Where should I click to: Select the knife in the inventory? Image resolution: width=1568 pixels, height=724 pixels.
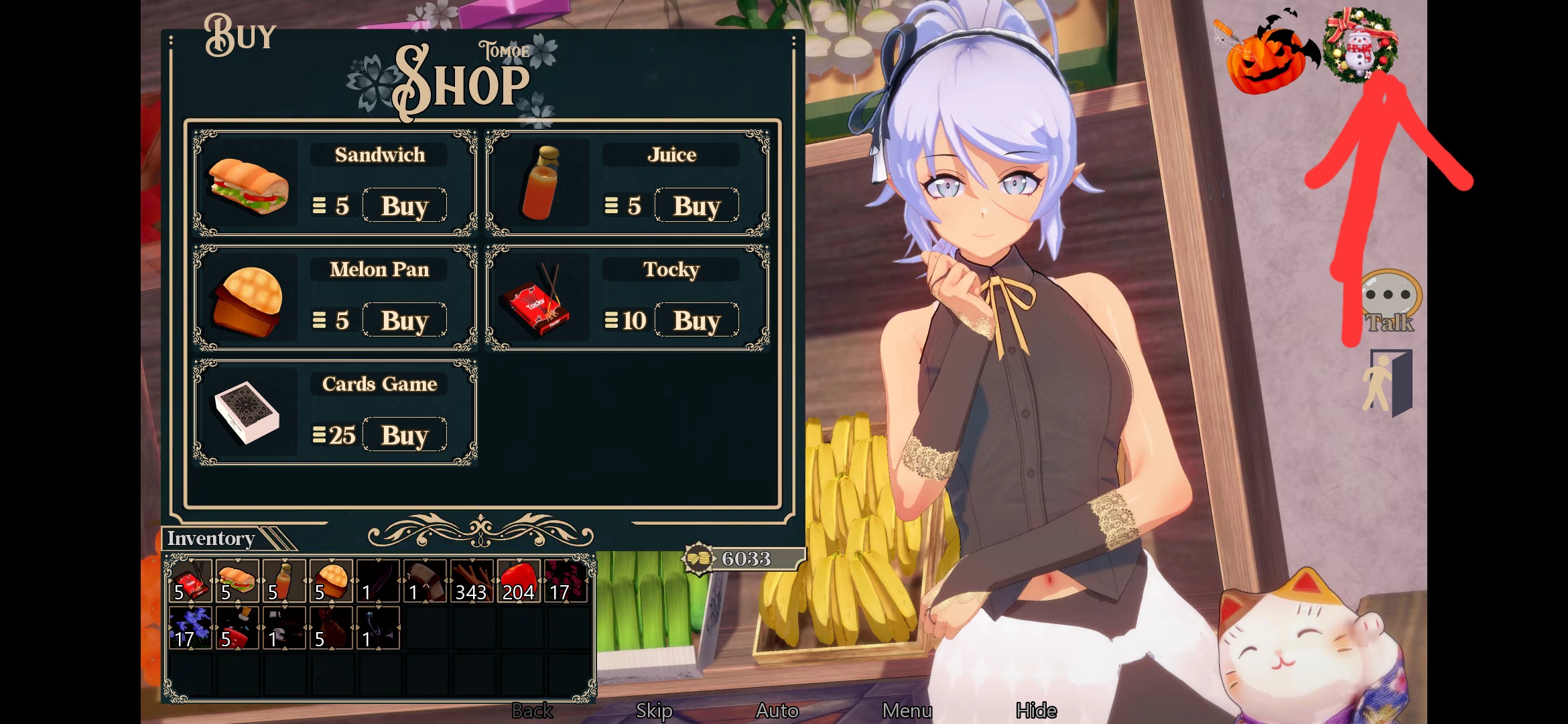(378, 581)
